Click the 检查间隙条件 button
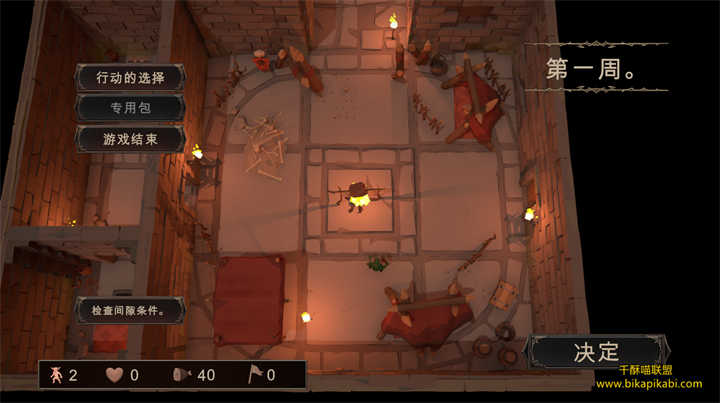 130,310
